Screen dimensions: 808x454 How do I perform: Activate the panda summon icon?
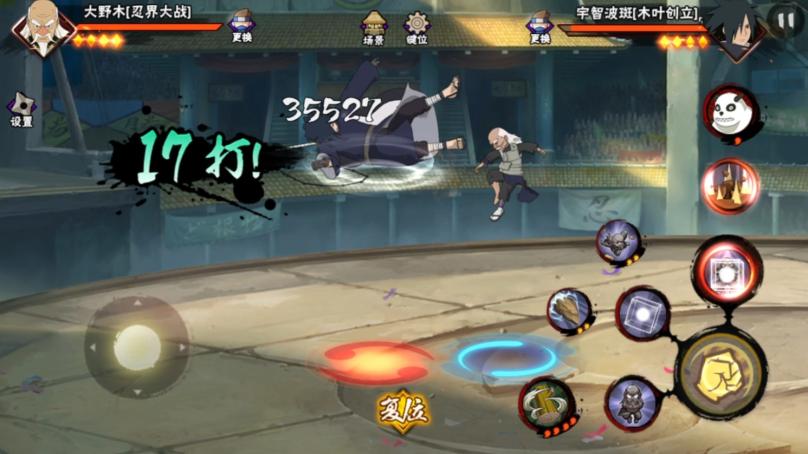[730, 112]
